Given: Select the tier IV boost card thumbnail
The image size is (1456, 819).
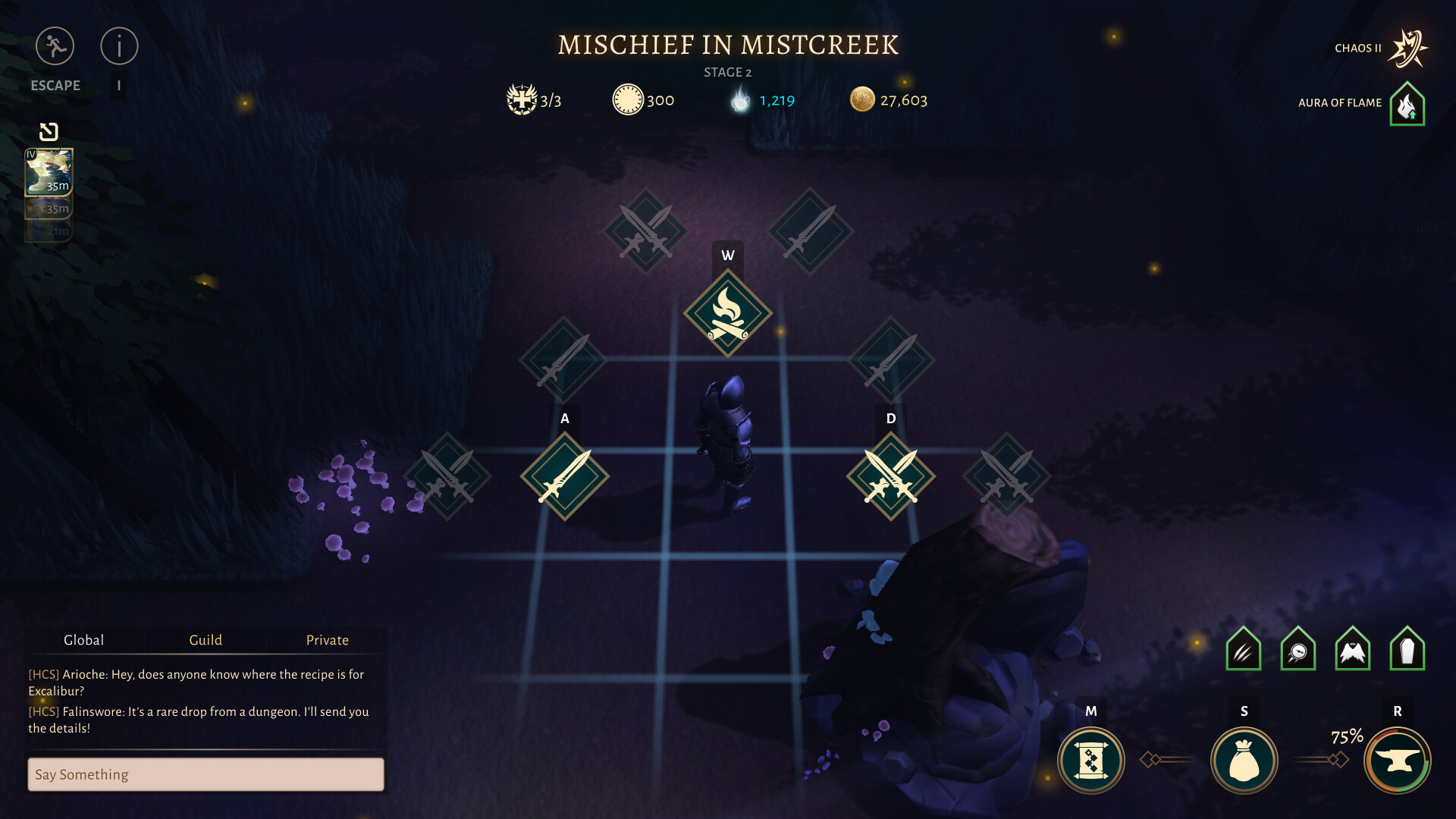Looking at the screenshot, I should pyautogui.click(x=49, y=172).
